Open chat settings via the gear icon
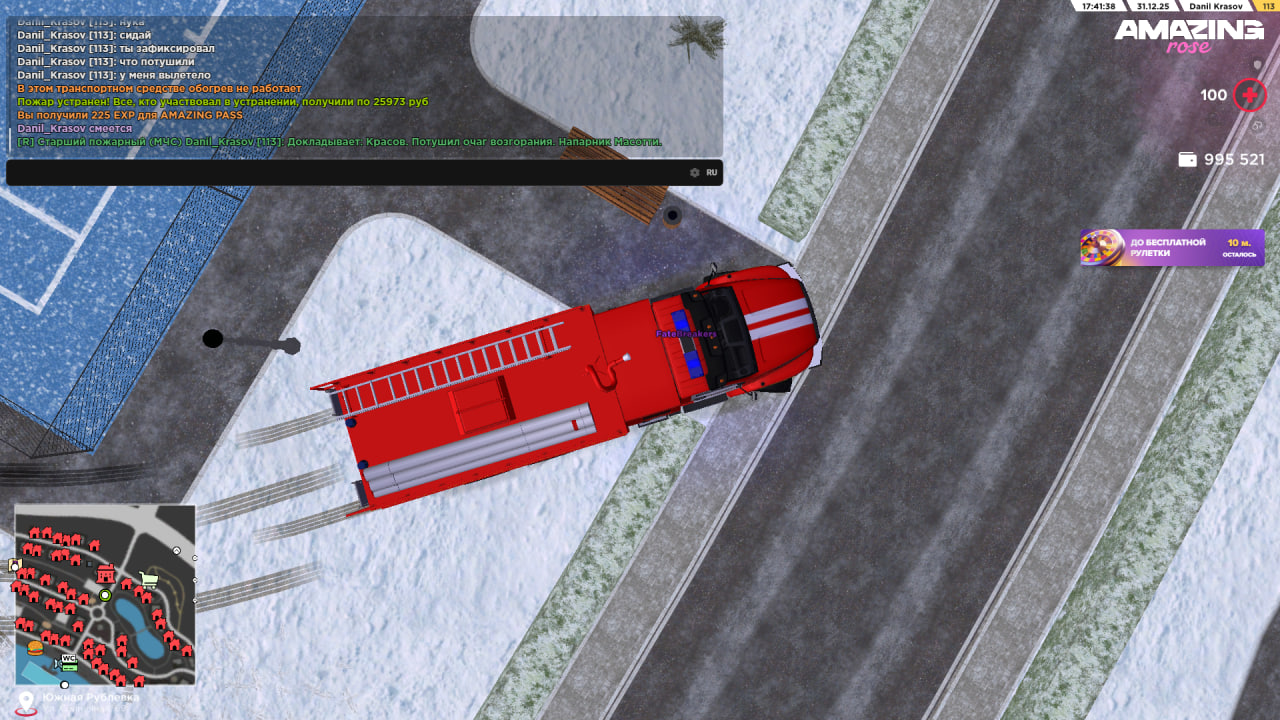1280x720 pixels. click(x=695, y=173)
